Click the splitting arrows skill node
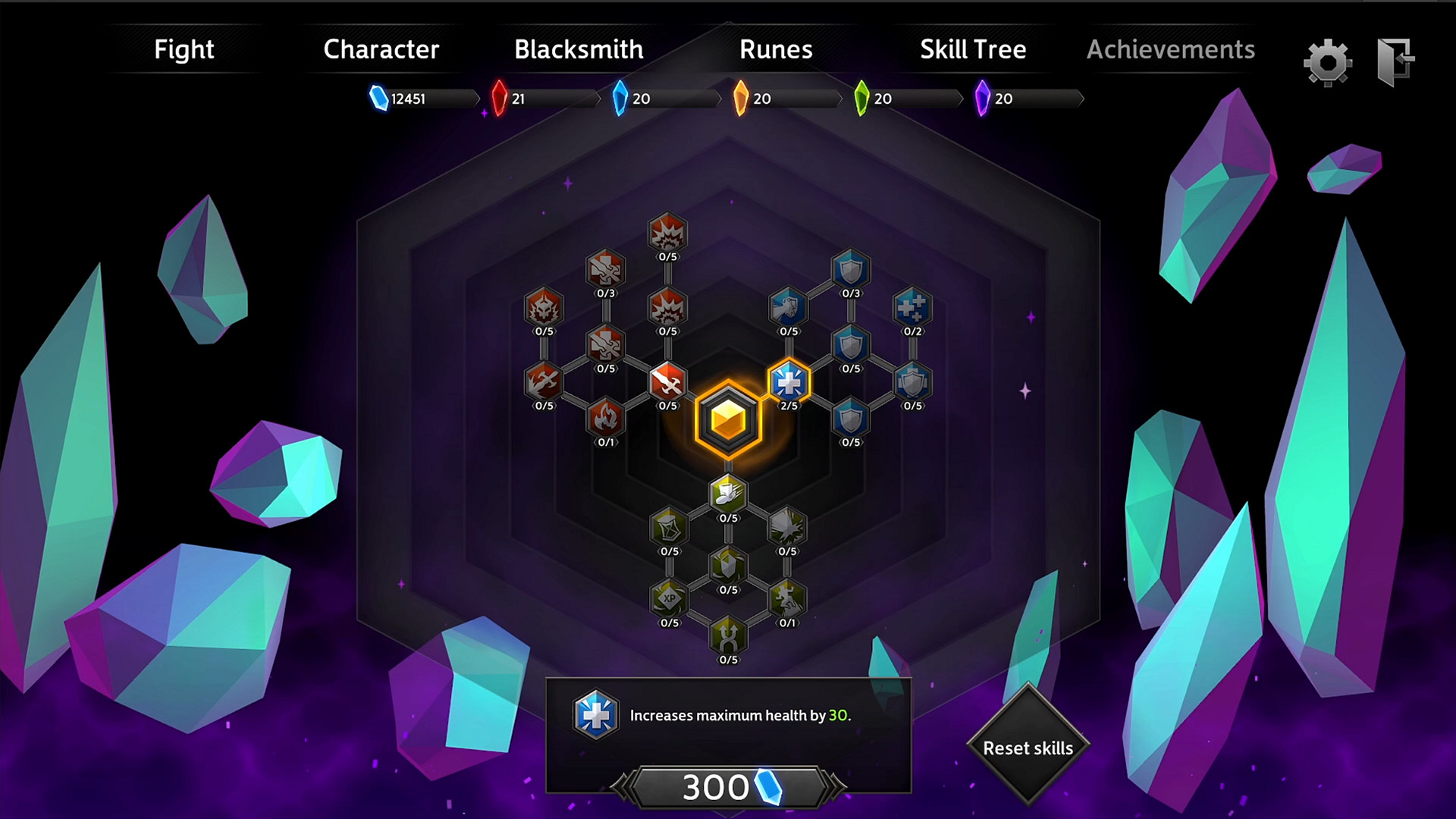The height and width of the screenshot is (819, 1456). tap(726, 639)
